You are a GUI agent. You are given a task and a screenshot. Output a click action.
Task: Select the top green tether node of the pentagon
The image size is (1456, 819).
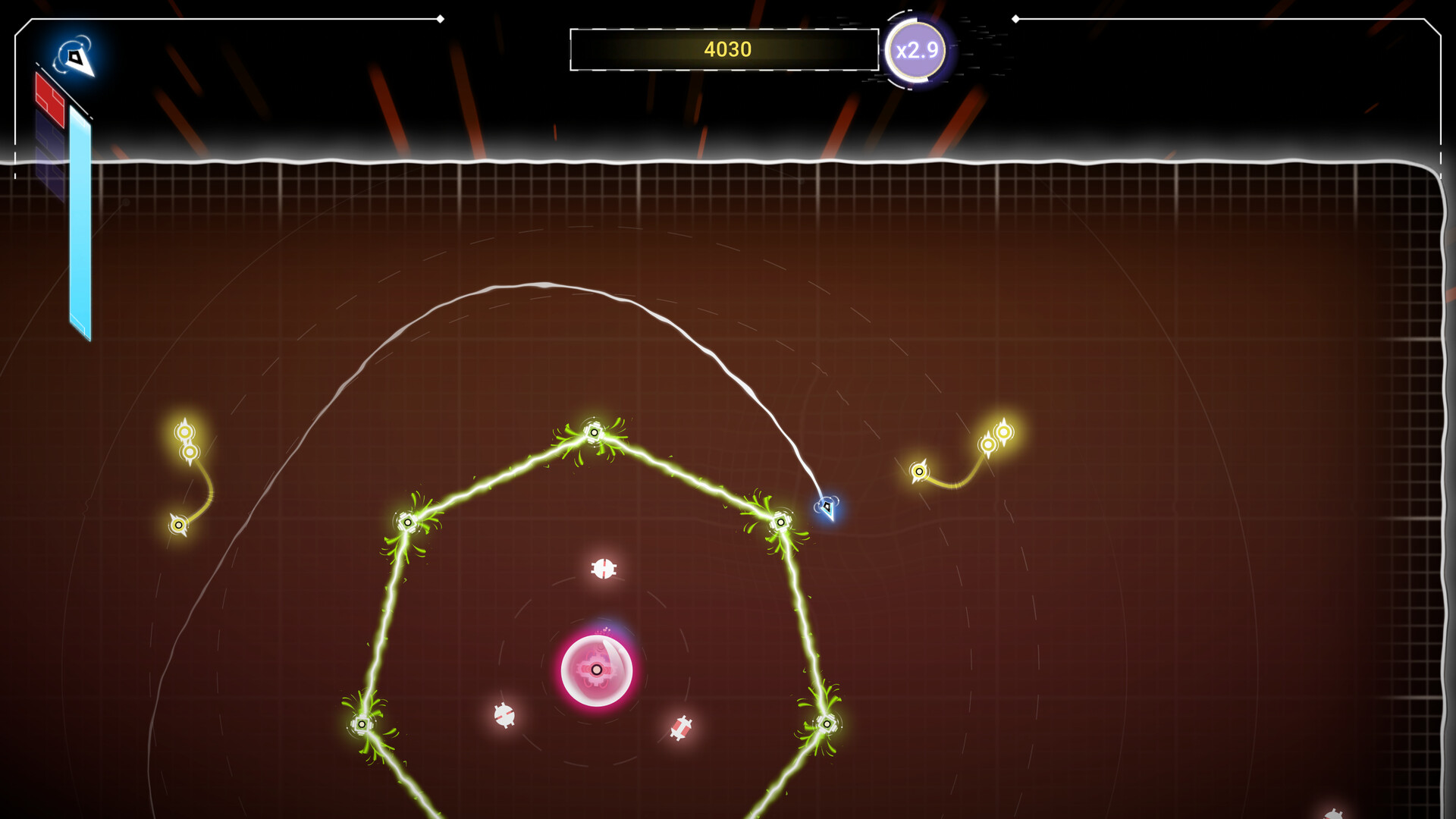(593, 432)
